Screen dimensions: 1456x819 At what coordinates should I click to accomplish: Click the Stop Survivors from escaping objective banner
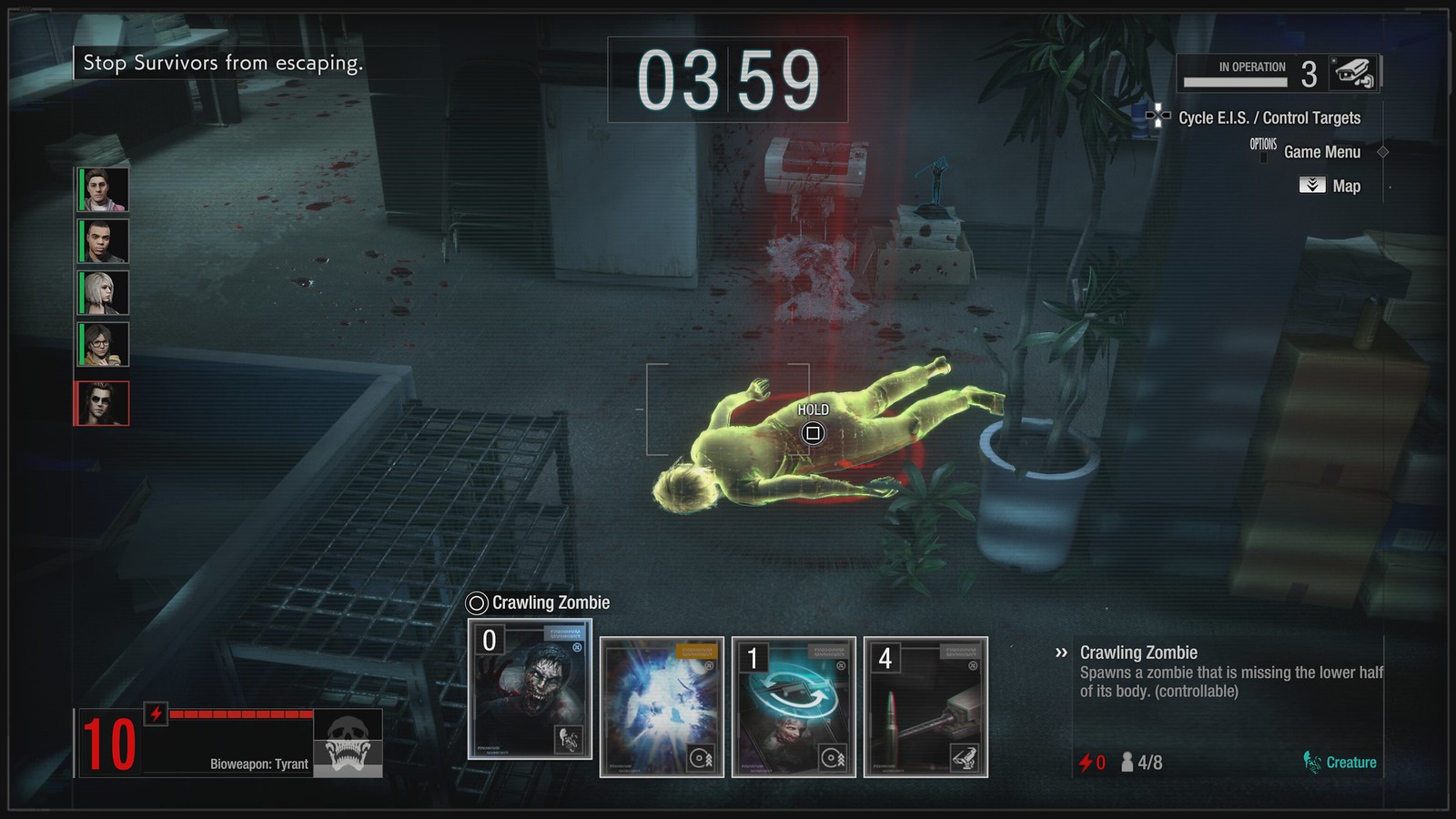coord(222,65)
